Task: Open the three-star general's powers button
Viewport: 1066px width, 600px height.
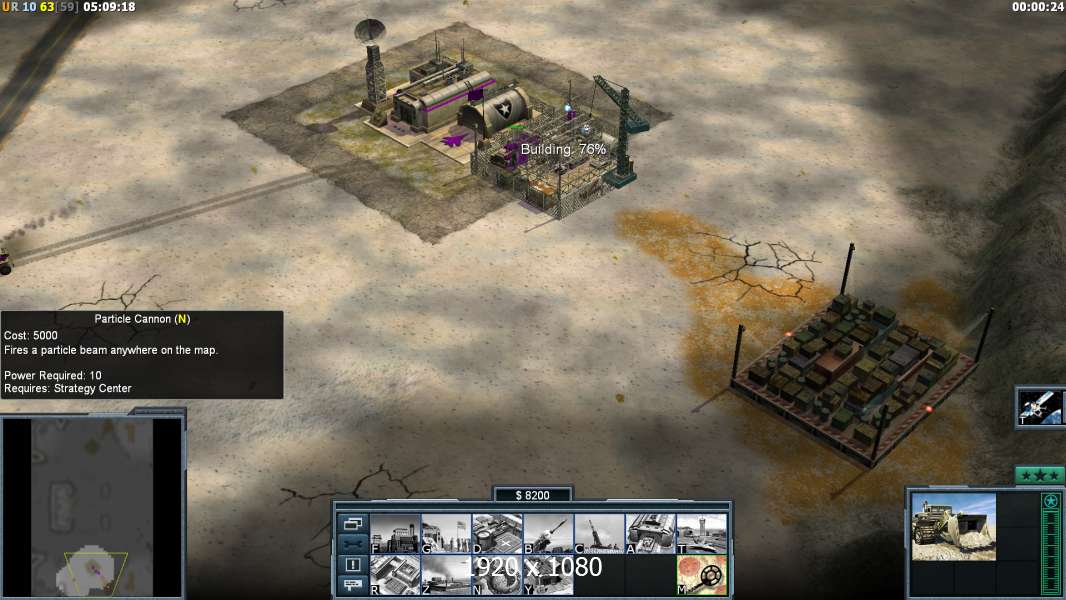Action: [1039, 475]
